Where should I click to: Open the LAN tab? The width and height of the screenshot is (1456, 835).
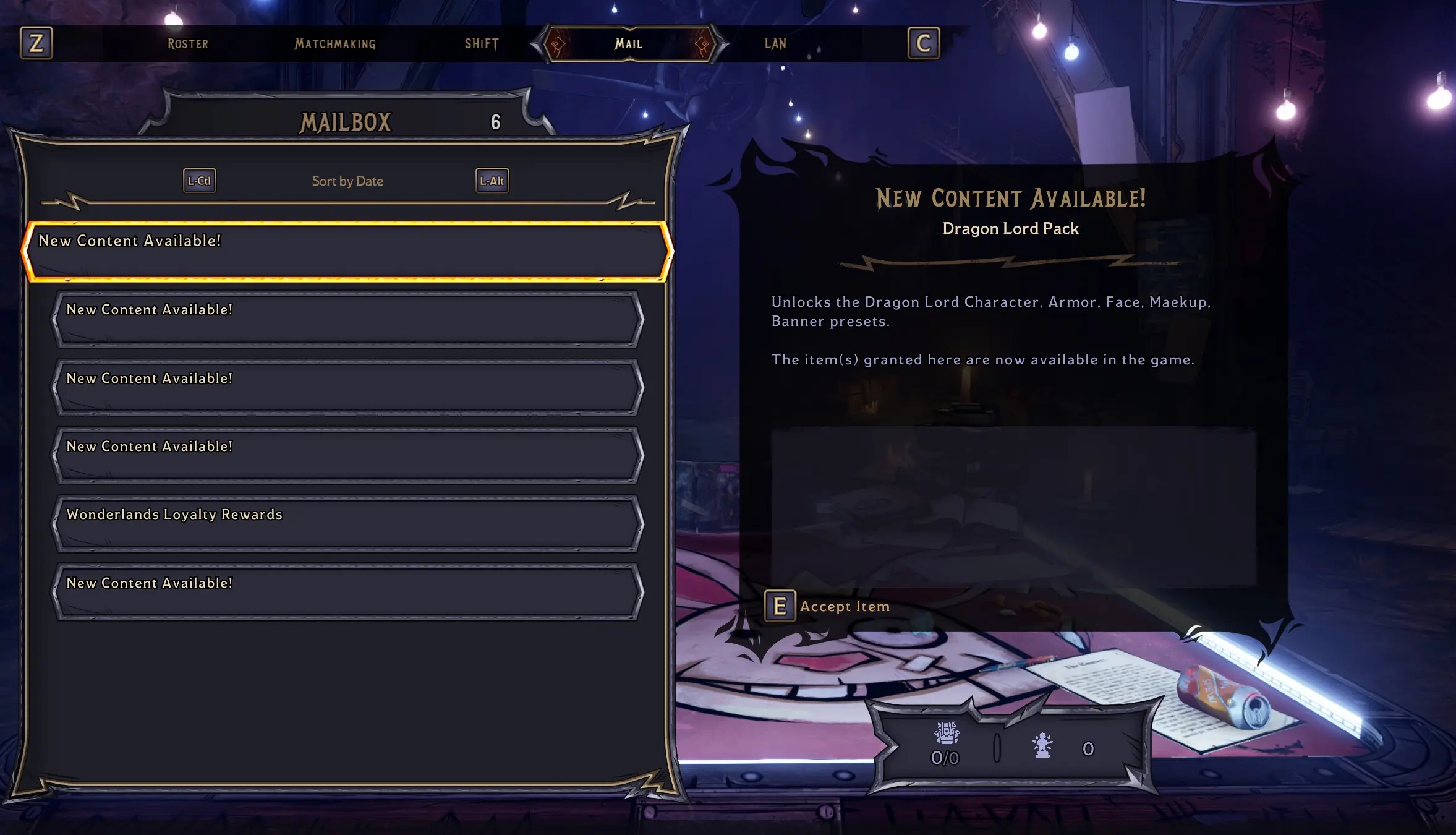(774, 43)
